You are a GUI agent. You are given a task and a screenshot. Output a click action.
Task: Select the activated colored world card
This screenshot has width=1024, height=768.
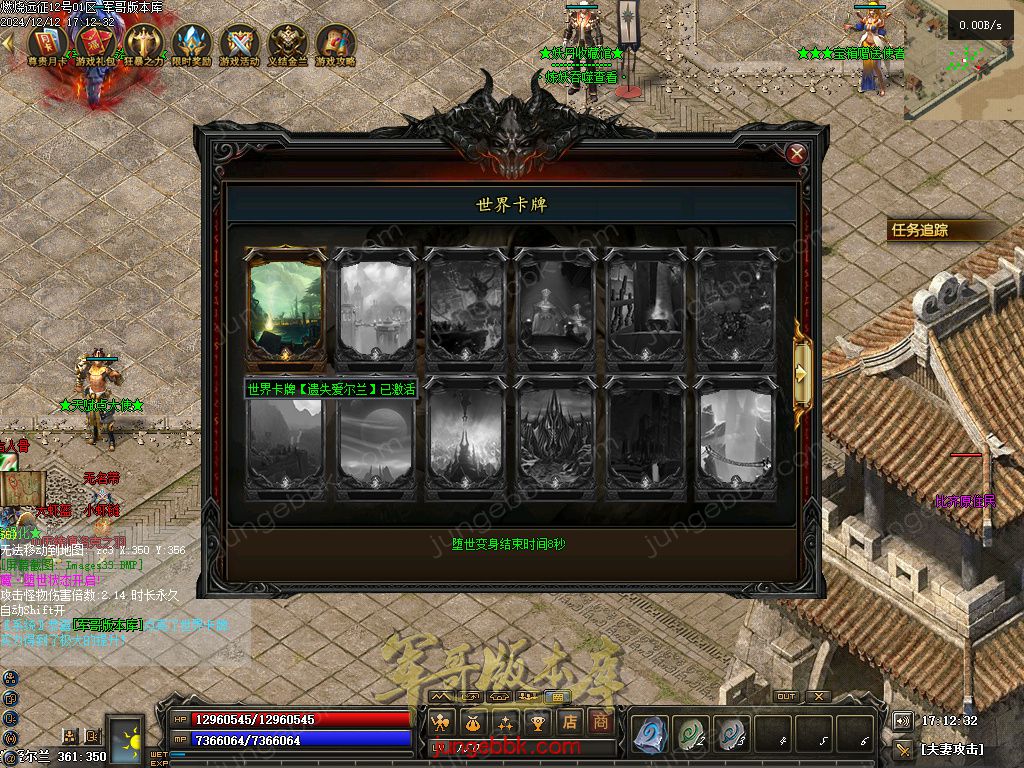(285, 307)
